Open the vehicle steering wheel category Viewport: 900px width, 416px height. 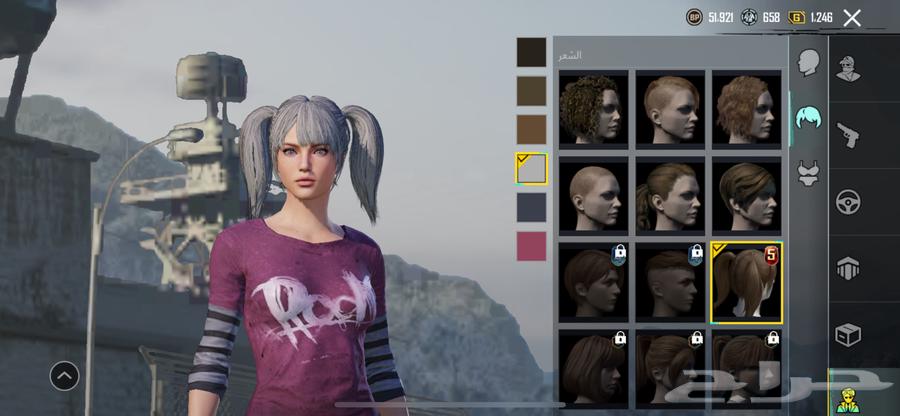point(850,199)
